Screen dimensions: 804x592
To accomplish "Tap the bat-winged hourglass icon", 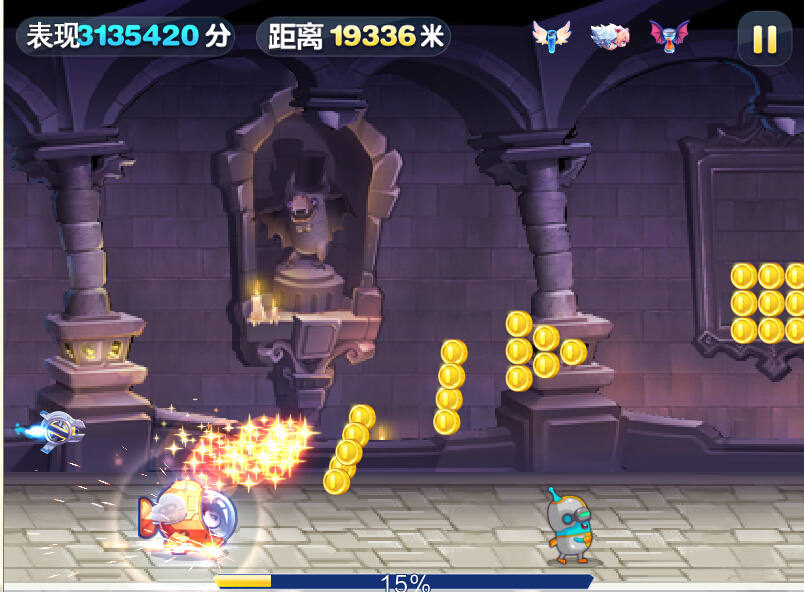I will click(x=669, y=36).
